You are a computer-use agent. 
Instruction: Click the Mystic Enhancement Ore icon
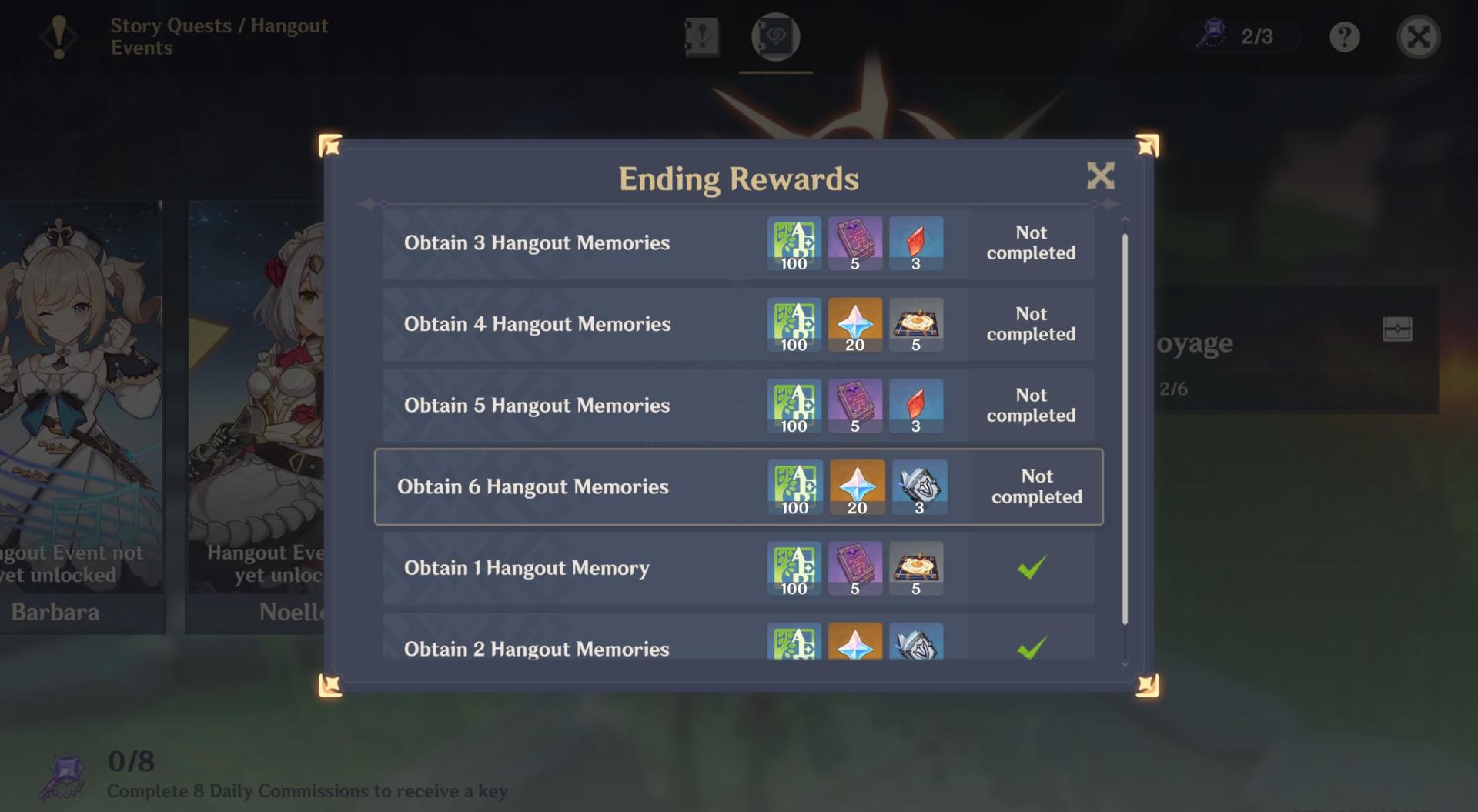coord(918,486)
